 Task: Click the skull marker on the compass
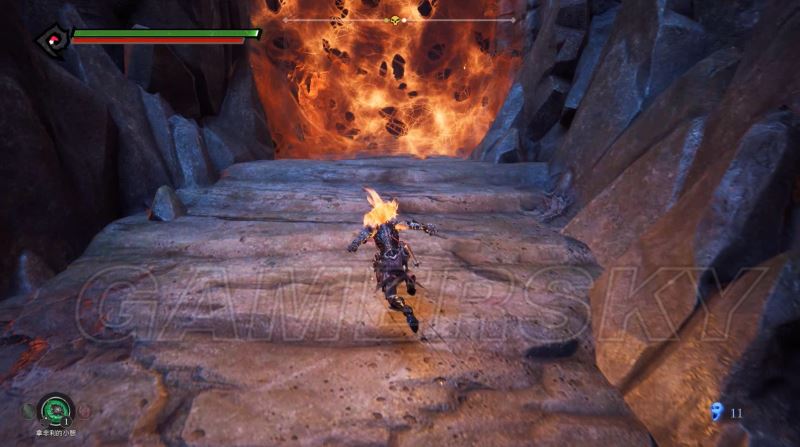coord(396,20)
